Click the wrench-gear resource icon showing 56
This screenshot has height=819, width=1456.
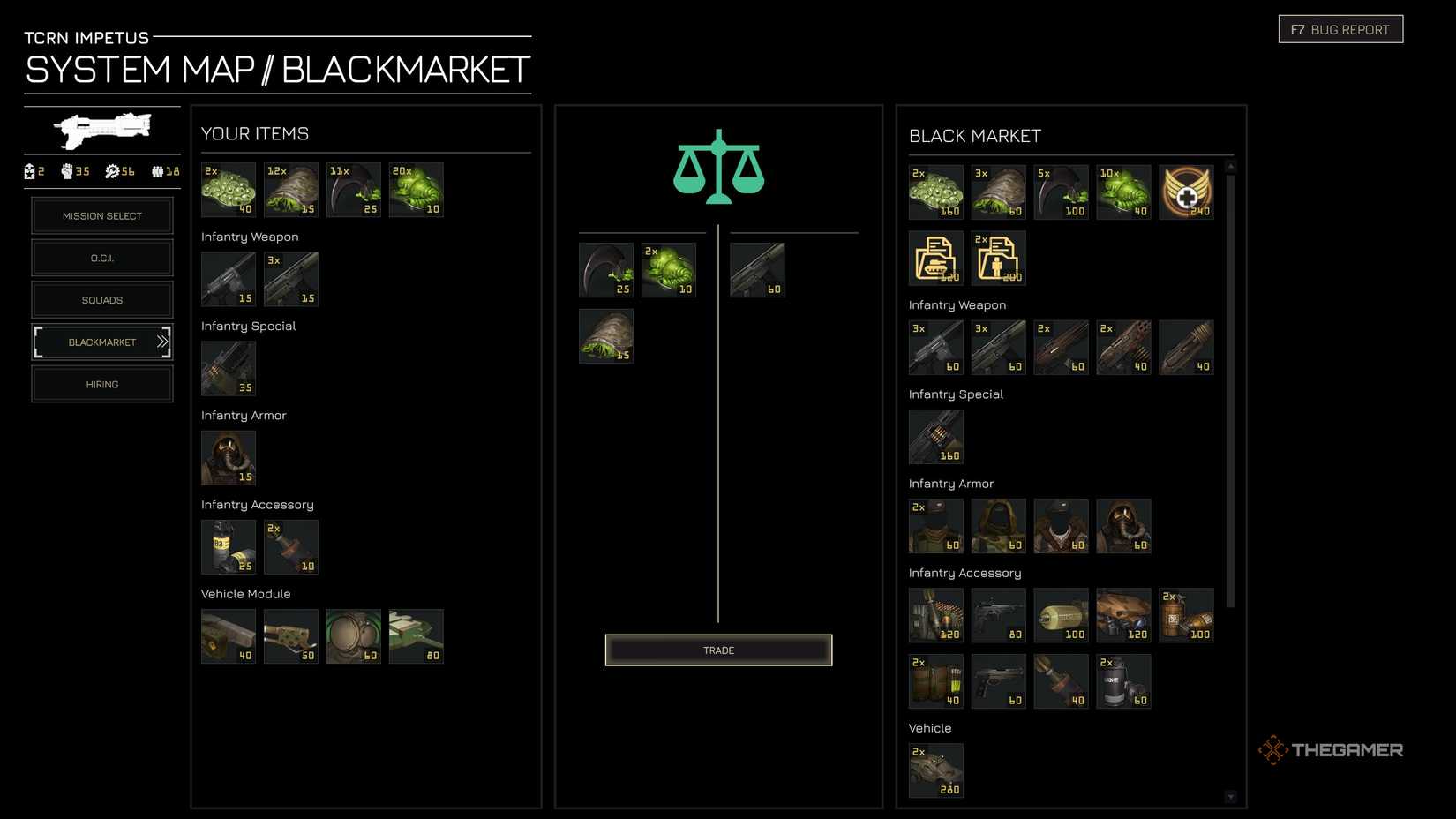[113, 172]
